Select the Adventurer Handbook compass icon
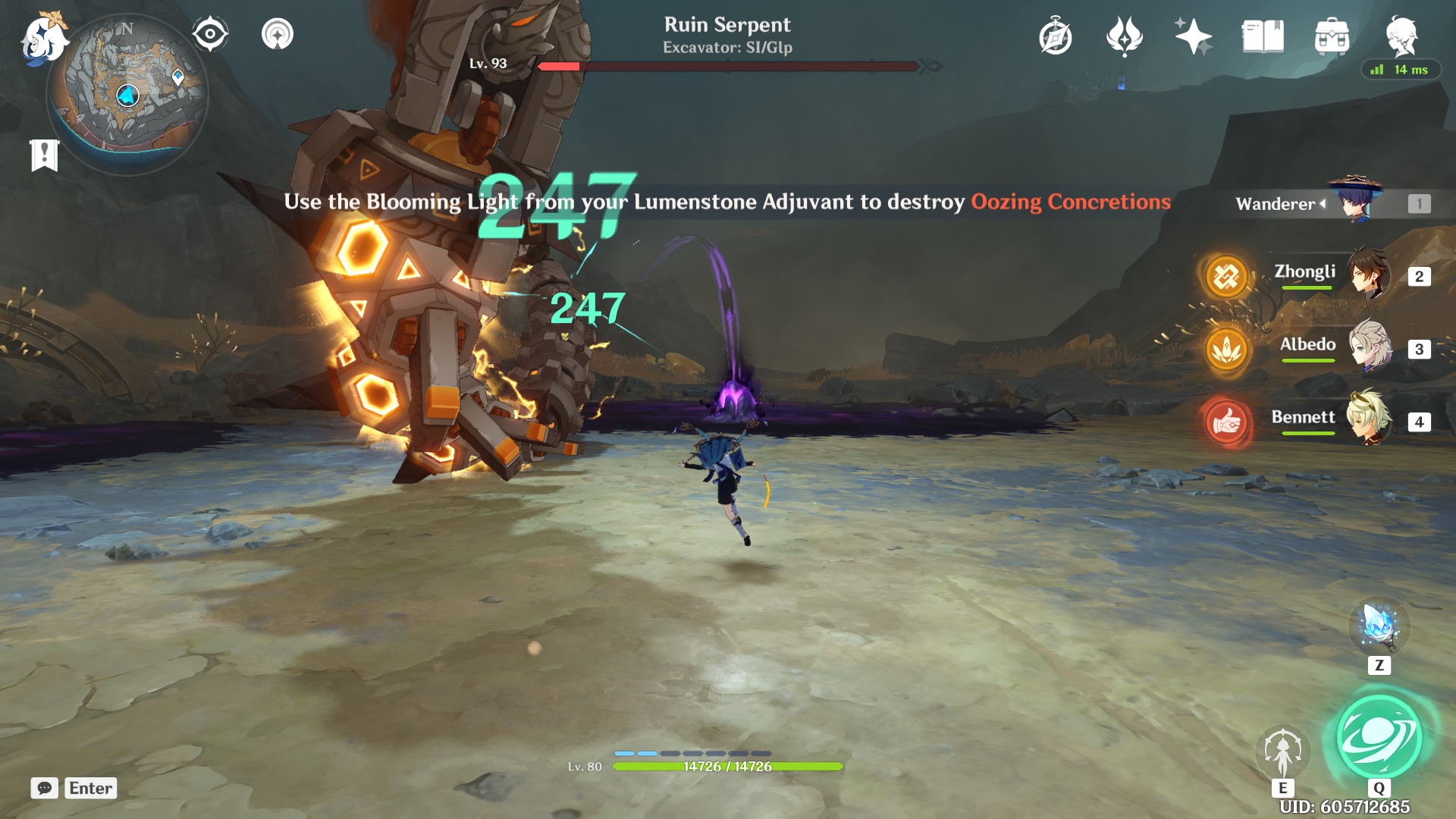 pyautogui.click(x=1057, y=34)
